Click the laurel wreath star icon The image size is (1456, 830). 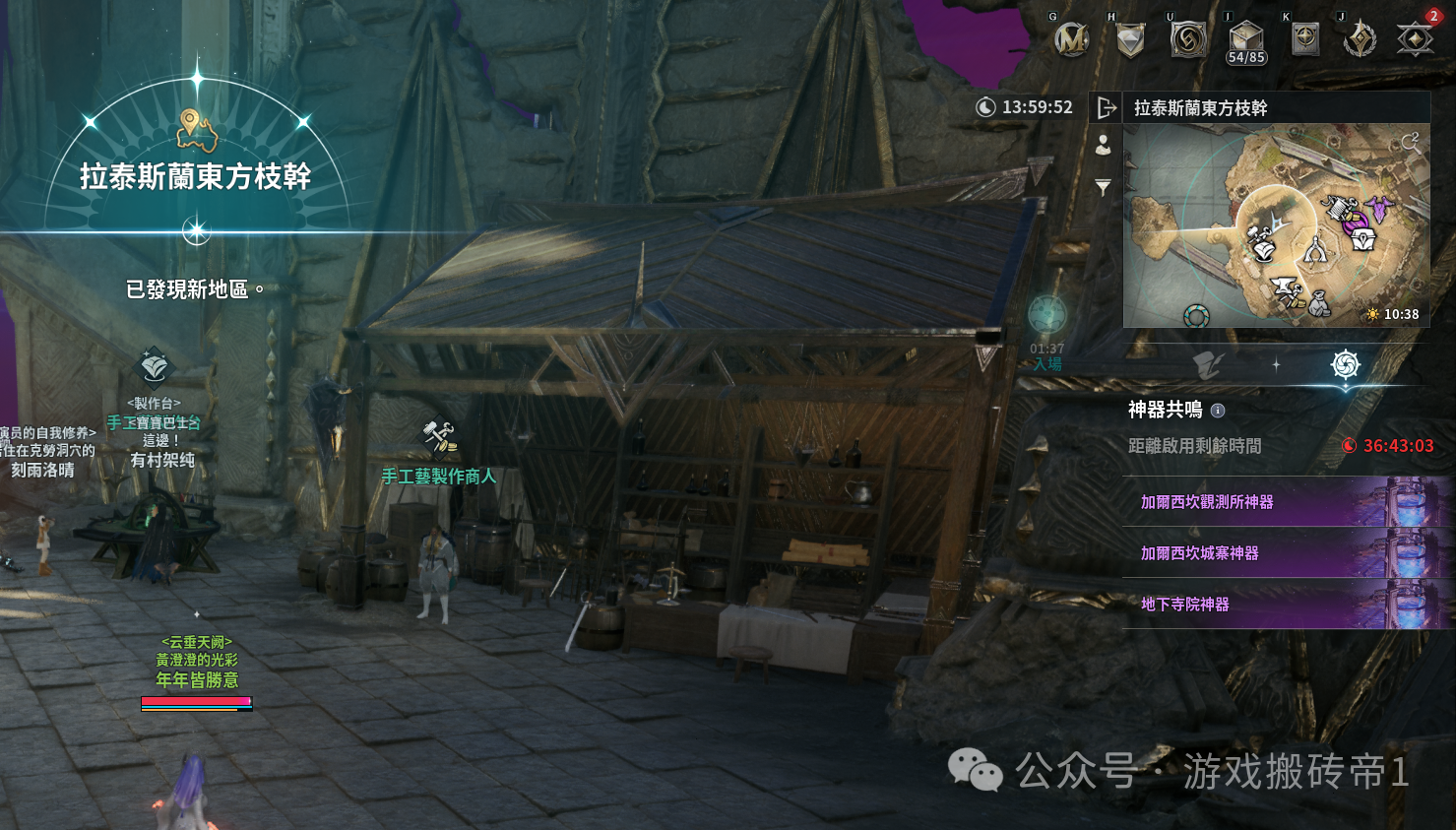click(1361, 39)
